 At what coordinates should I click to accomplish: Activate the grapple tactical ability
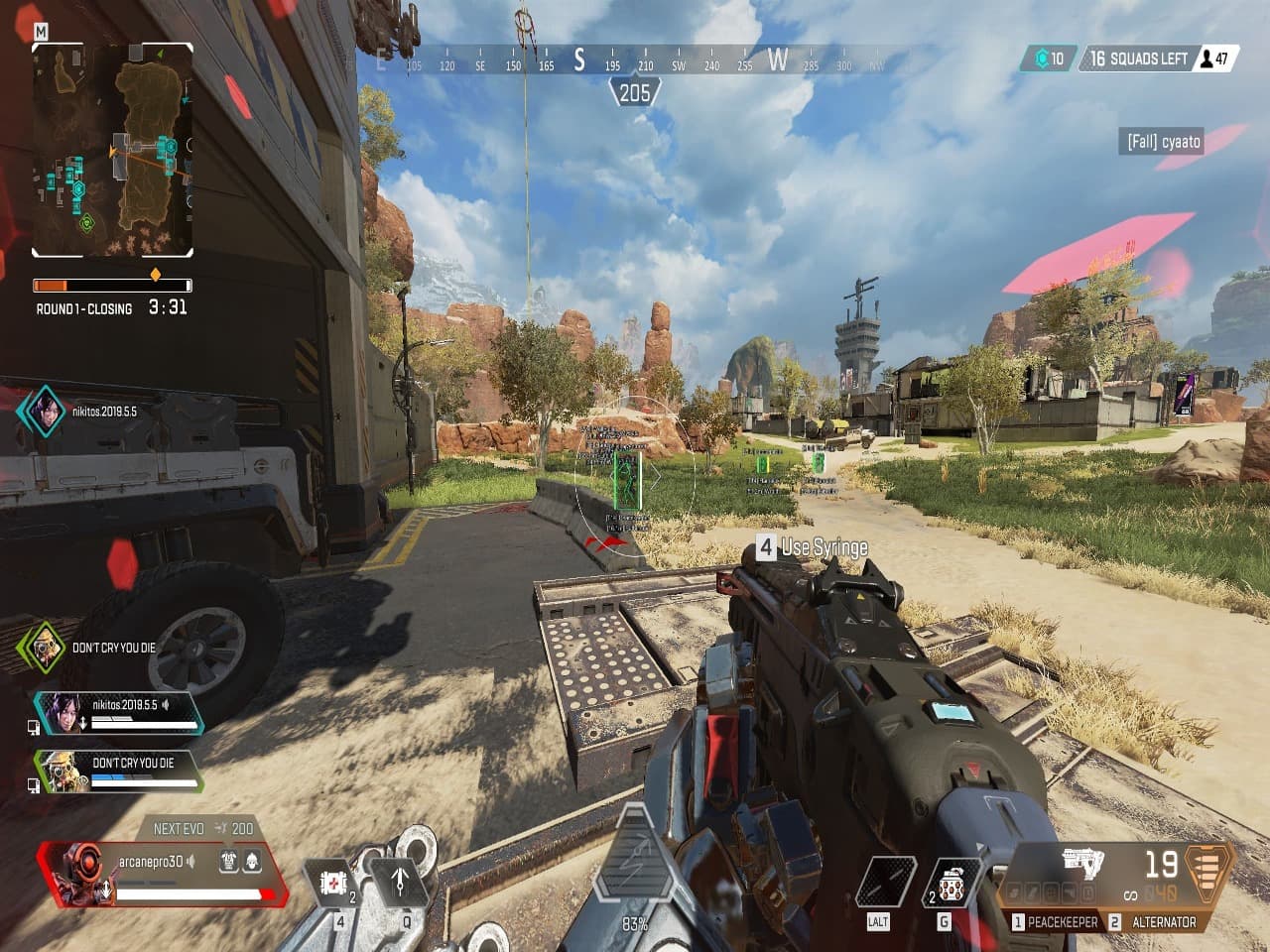[x=400, y=879]
